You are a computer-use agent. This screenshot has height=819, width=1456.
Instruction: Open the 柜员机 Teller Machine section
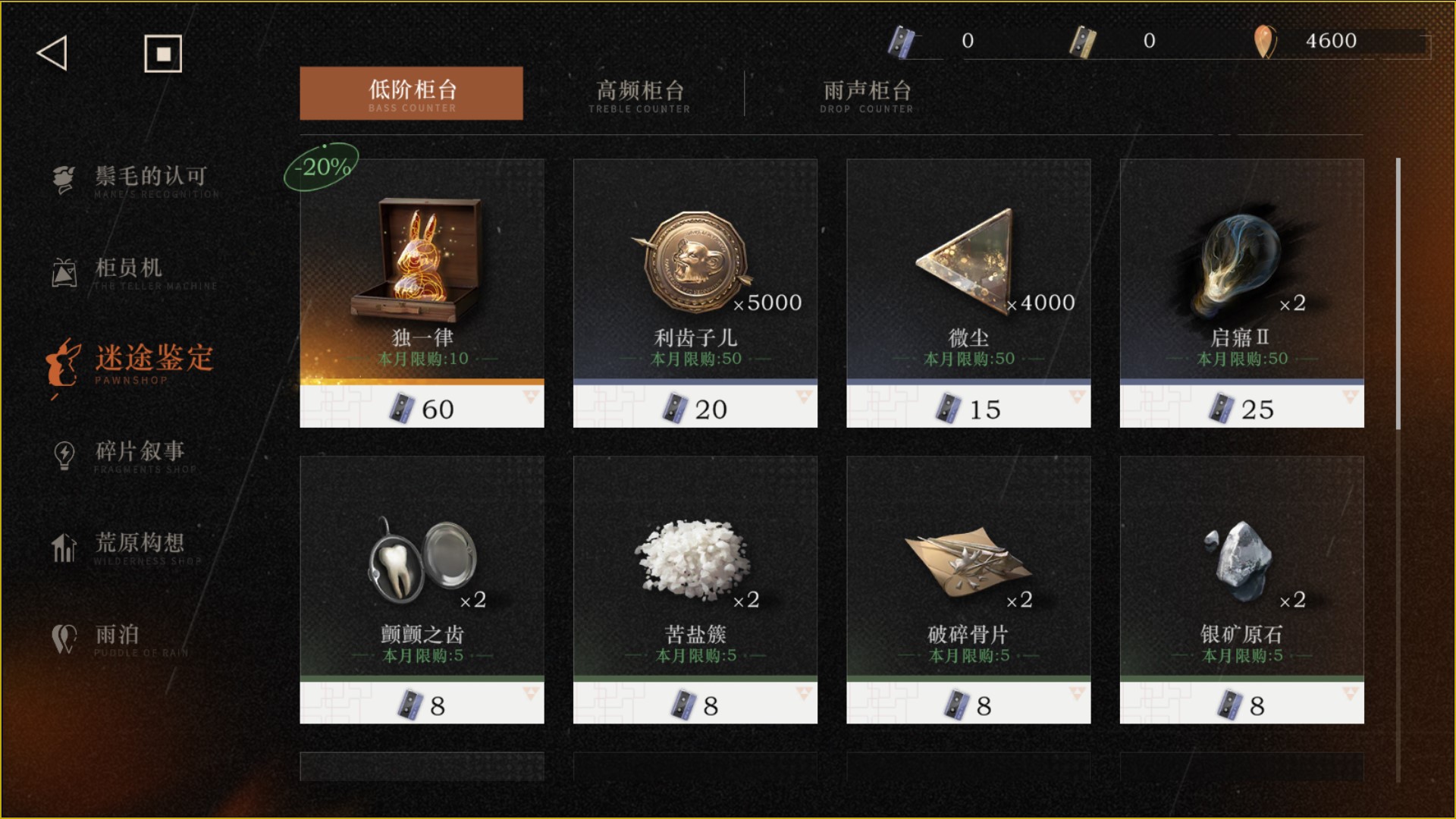pos(129,271)
